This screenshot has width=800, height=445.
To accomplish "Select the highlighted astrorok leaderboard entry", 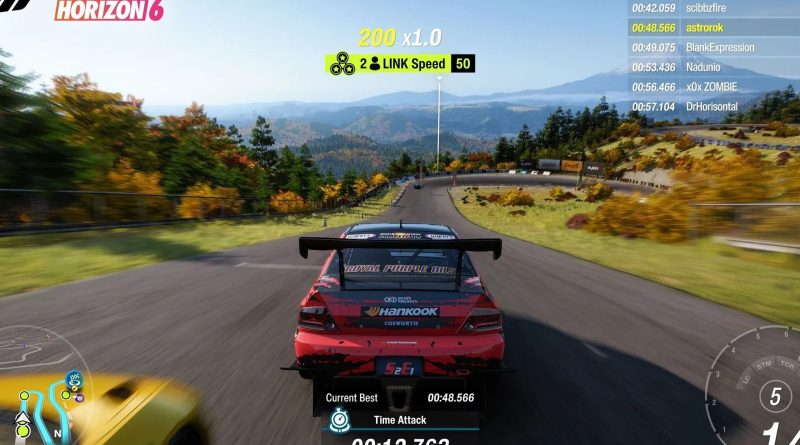I will (x=713, y=28).
